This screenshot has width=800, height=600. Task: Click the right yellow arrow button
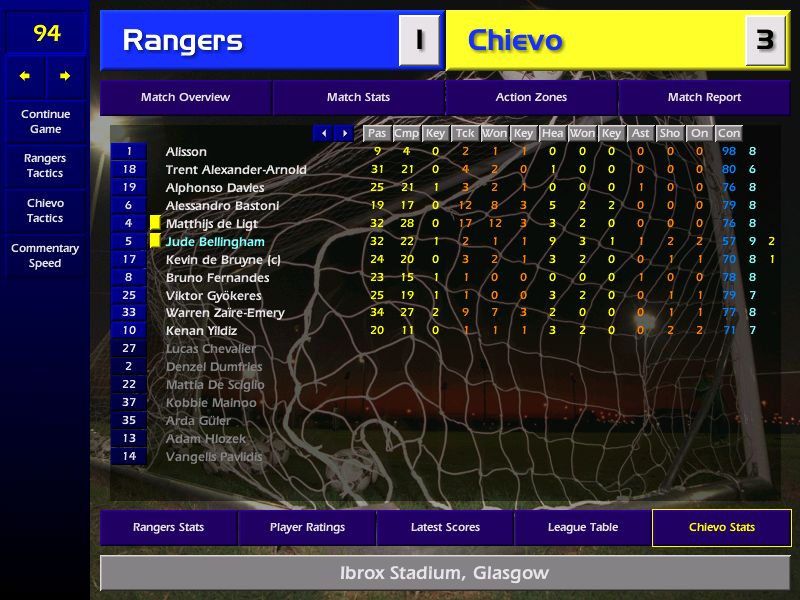pos(65,76)
